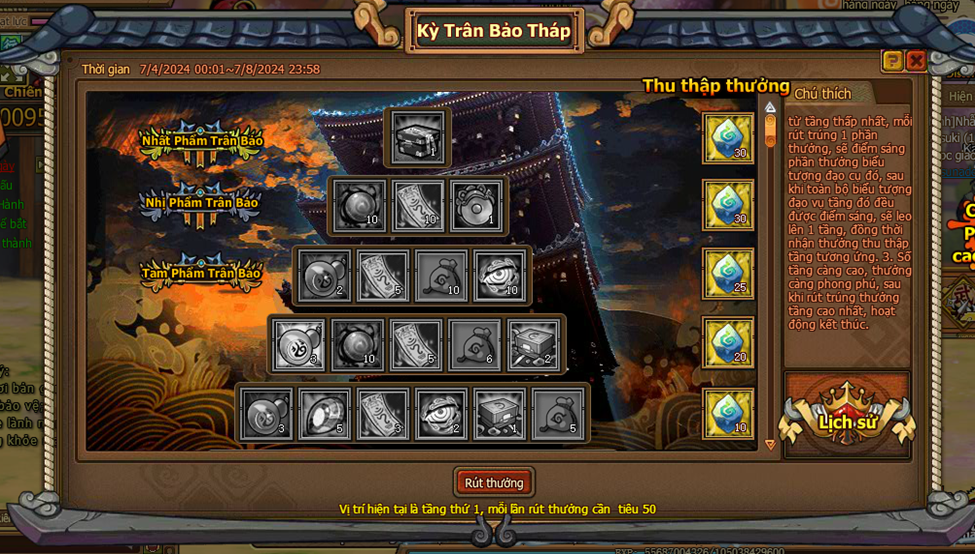Switch to the Chú thích tab

(x=823, y=94)
